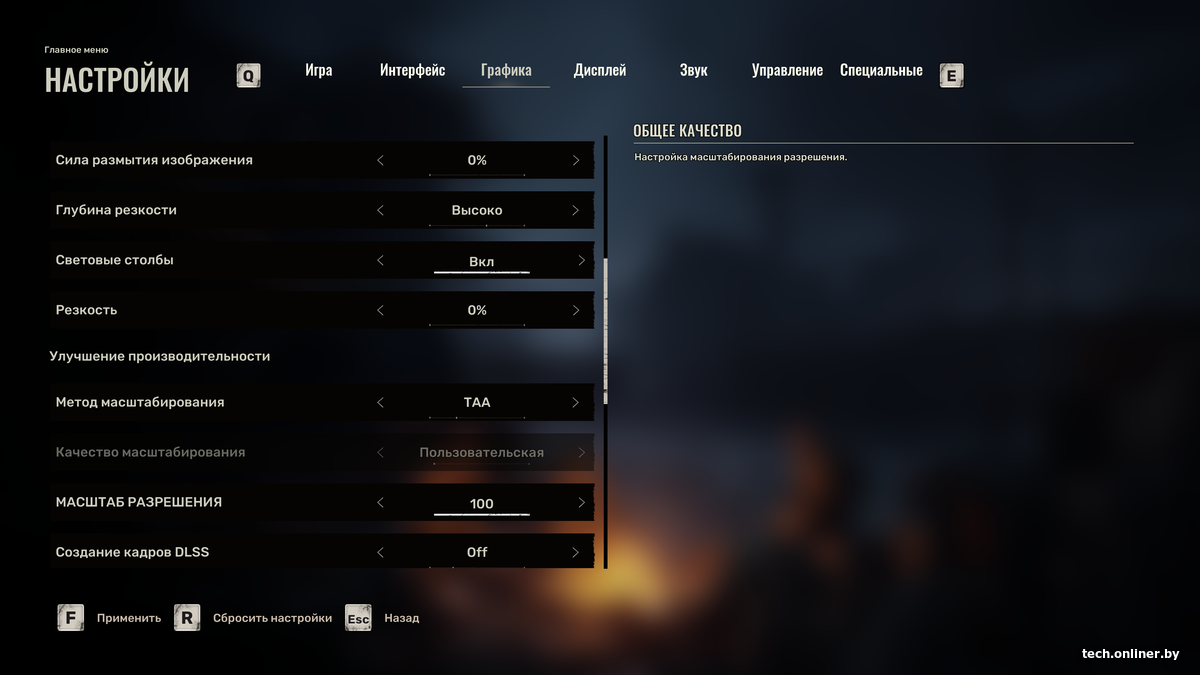The image size is (1200, 675).
Task: Open the Управление tab
Action: click(787, 71)
